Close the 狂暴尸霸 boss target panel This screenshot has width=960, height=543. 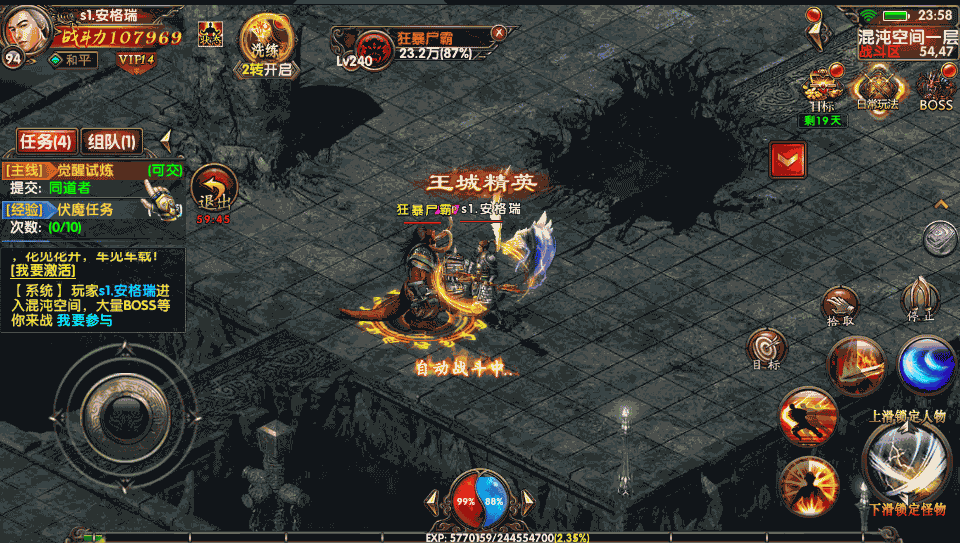[498, 33]
